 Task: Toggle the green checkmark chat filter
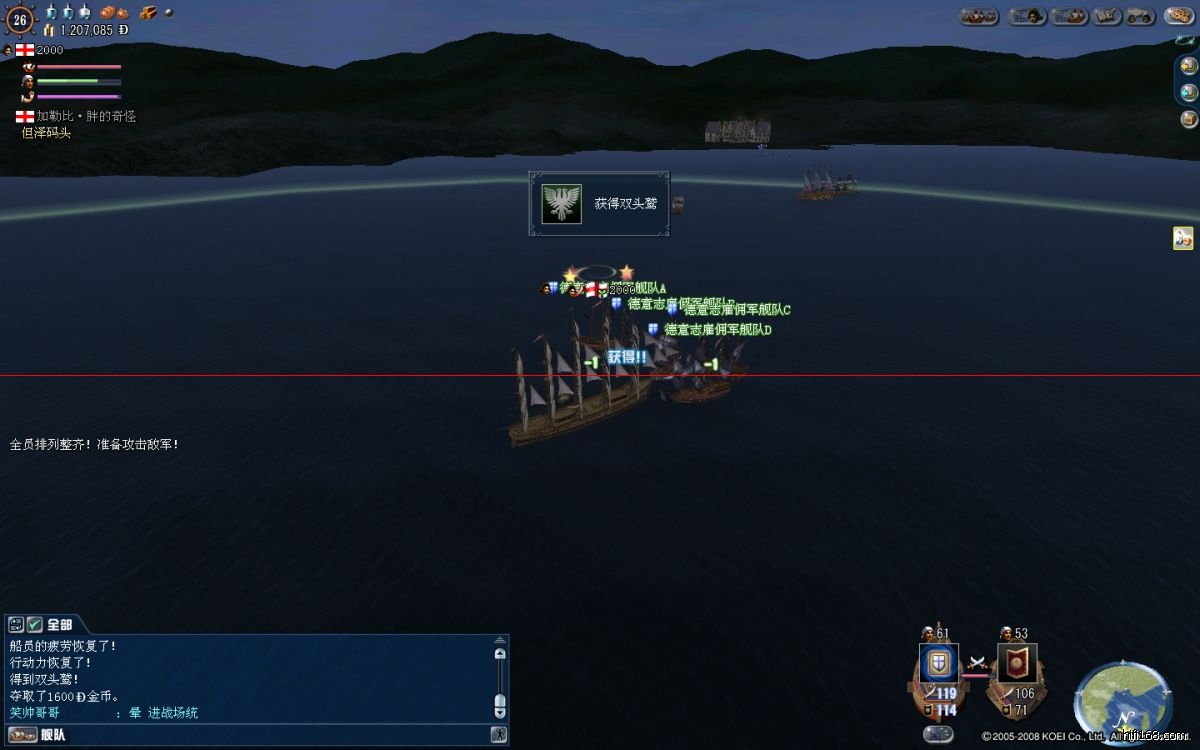pos(34,624)
